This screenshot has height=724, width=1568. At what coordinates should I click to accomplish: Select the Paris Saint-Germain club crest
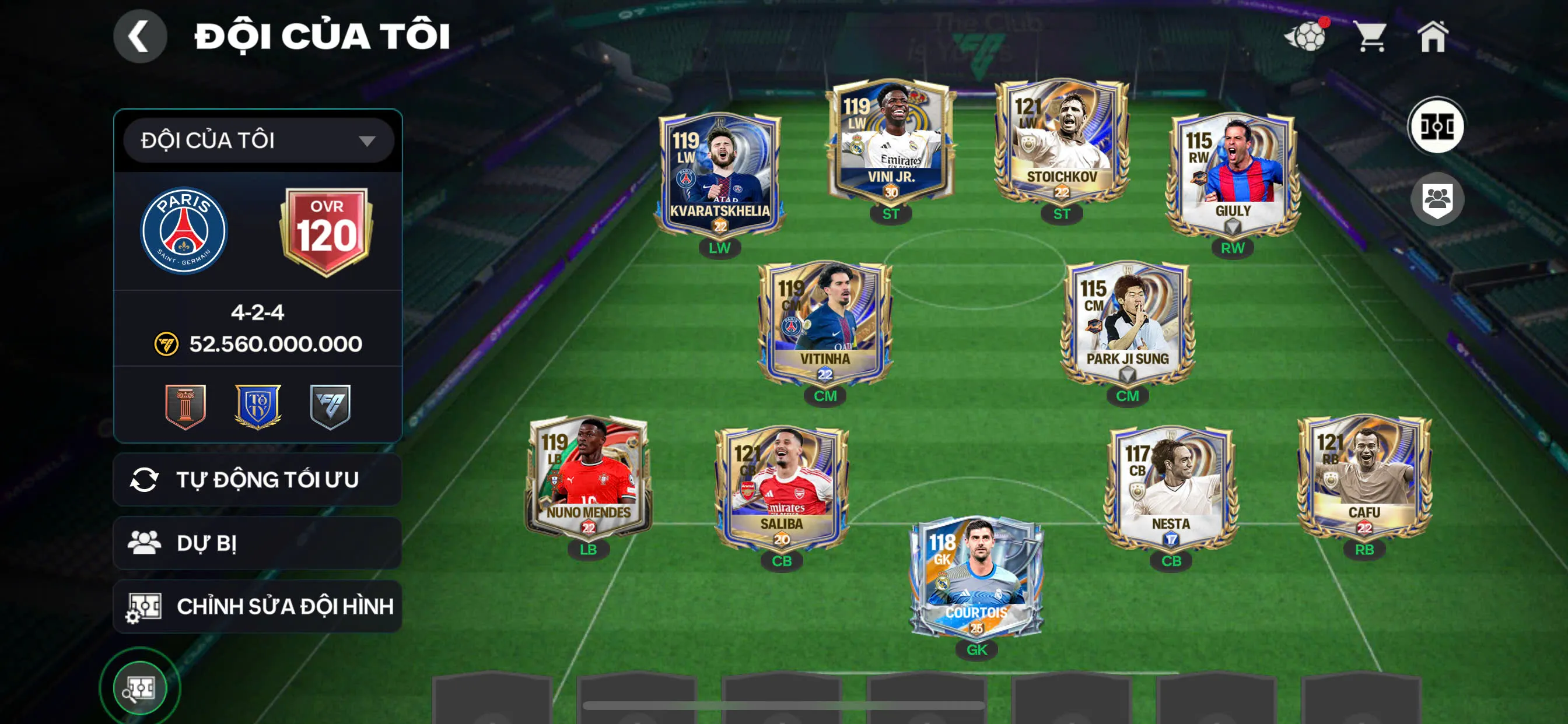point(184,231)
